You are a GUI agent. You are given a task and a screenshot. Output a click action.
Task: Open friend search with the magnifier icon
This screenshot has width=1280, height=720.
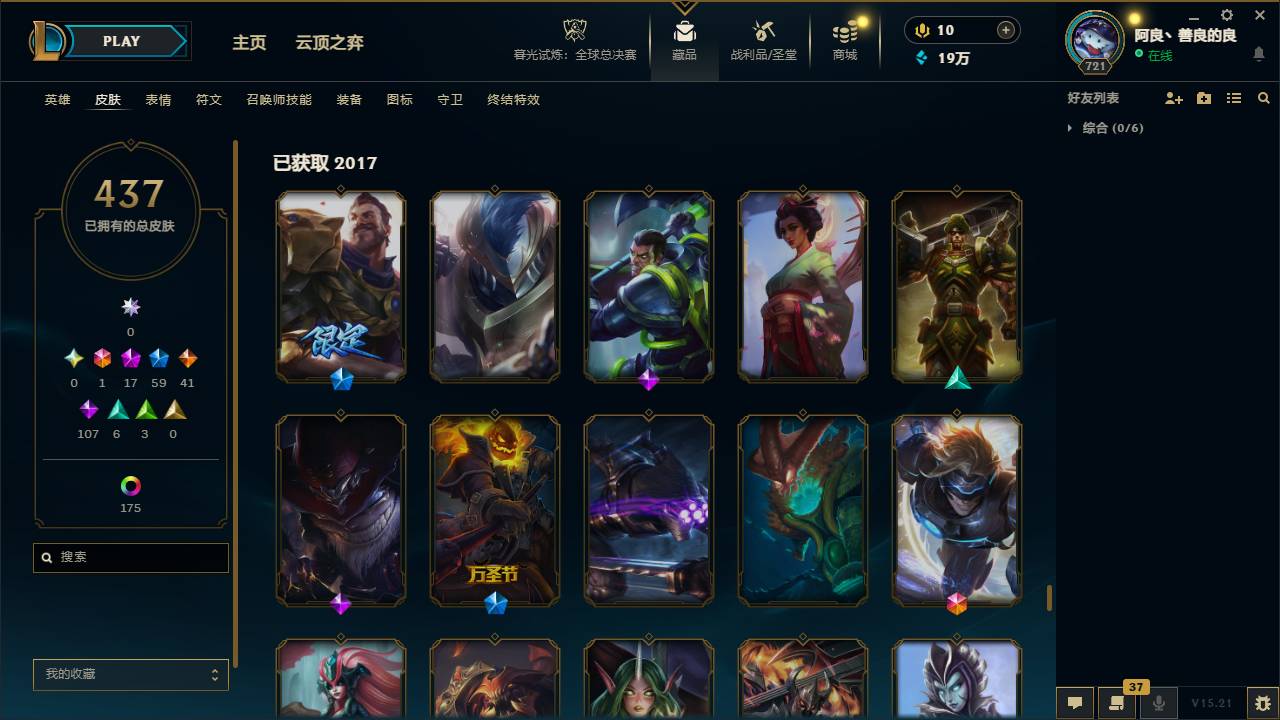click(x=1263, y=98)
